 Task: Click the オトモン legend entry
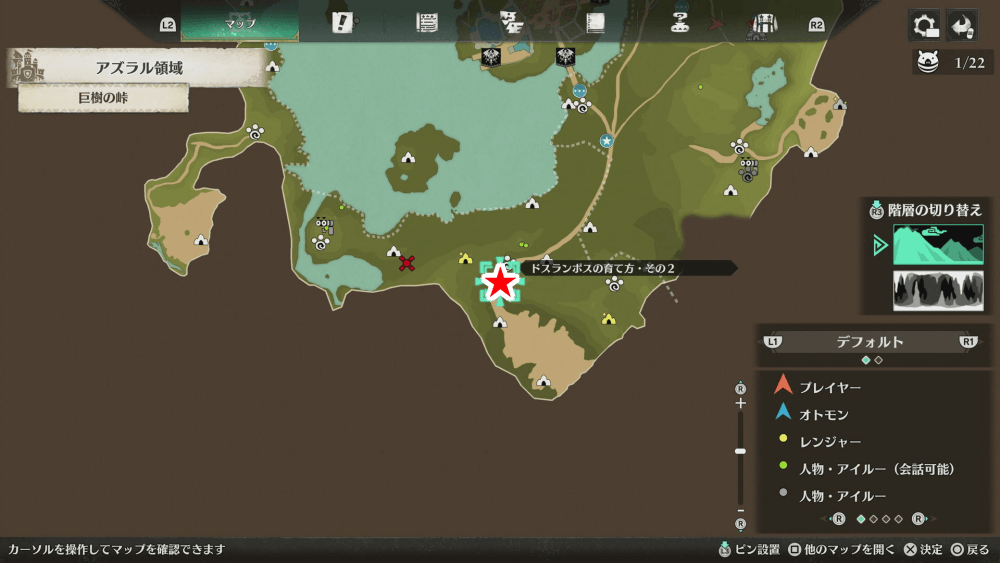(824, 414)
